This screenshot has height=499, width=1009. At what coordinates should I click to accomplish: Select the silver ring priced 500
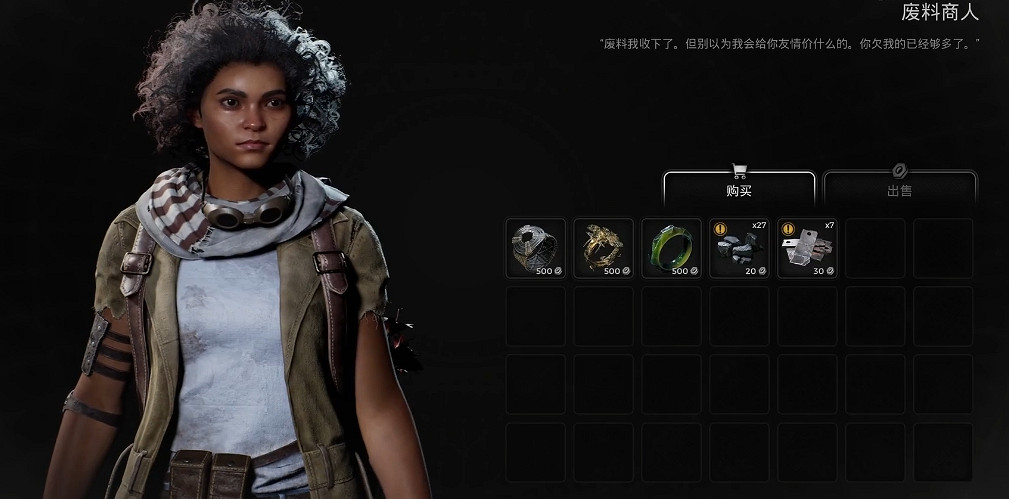point(535,248)
